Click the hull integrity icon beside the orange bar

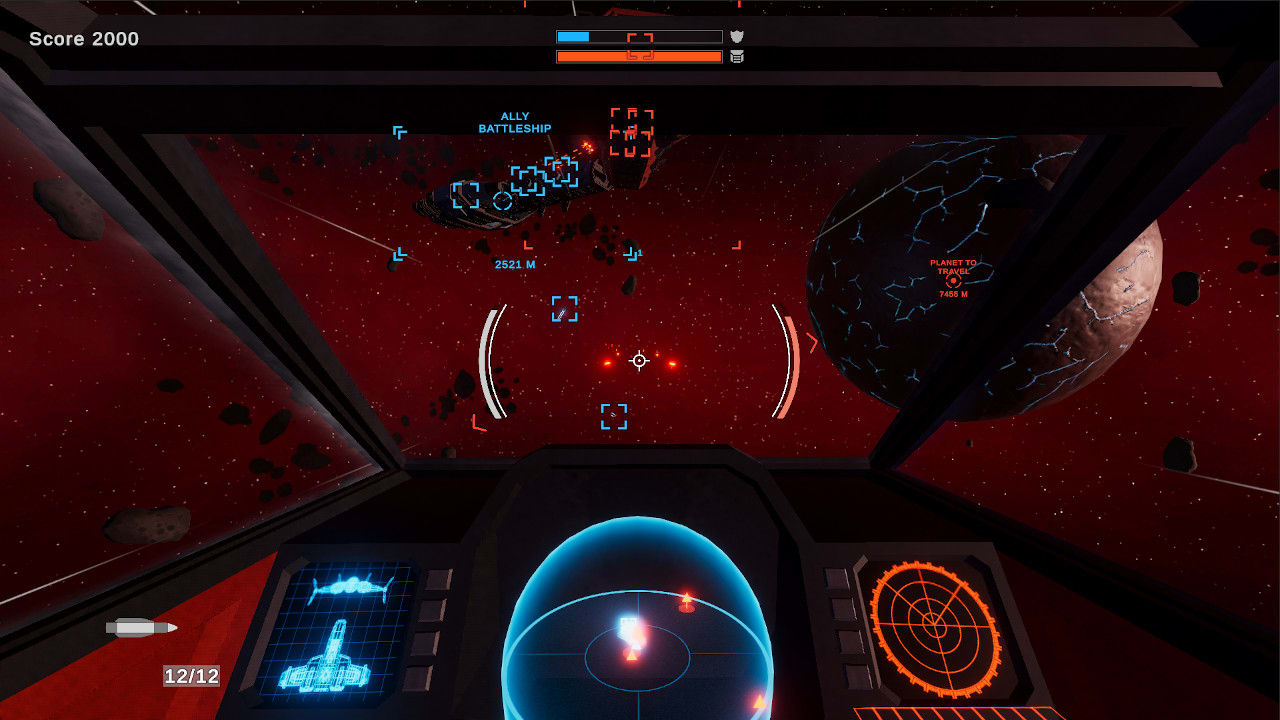(736, 57)
